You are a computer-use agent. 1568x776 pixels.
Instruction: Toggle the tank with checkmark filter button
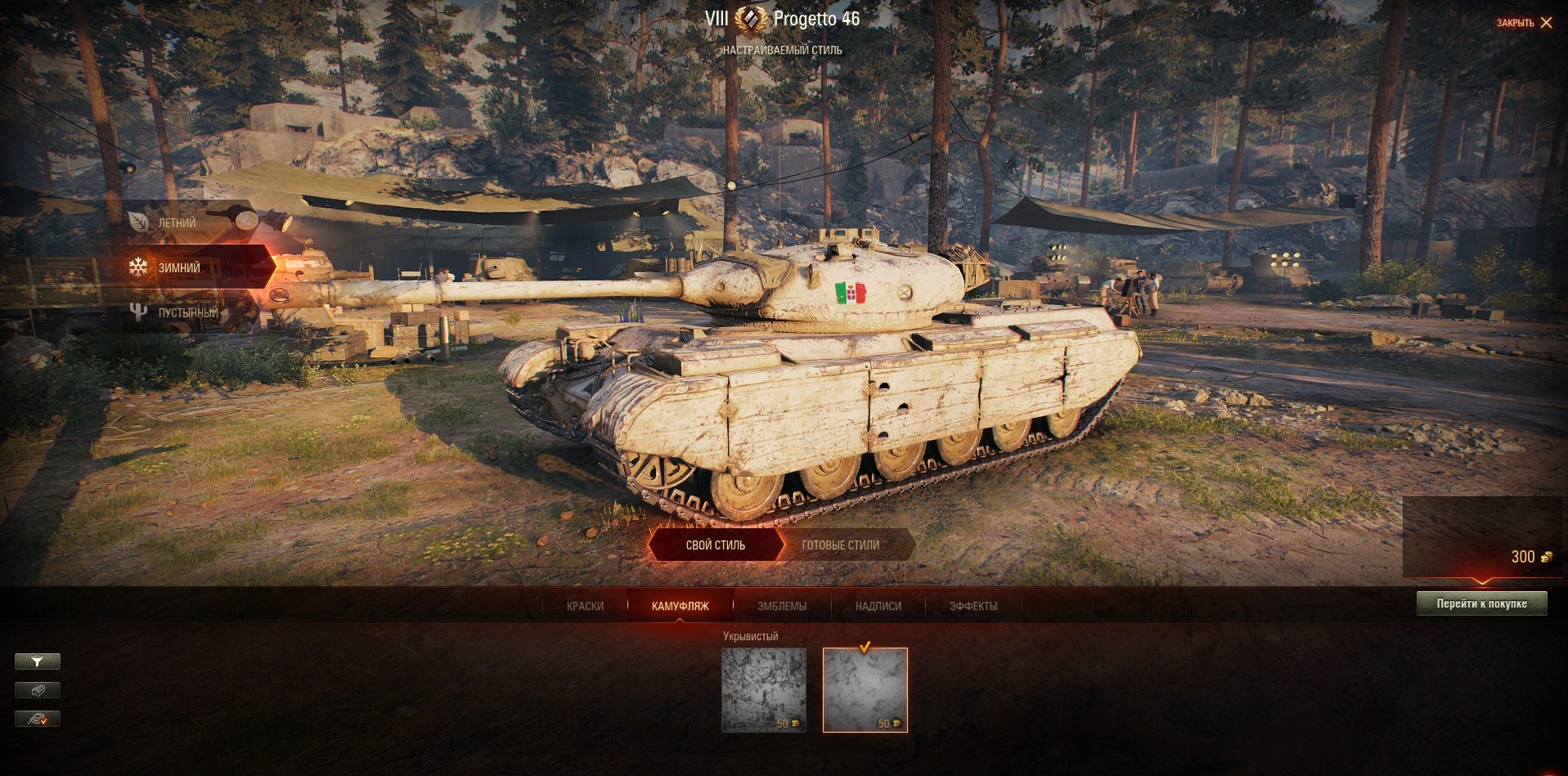pos(38,719)
